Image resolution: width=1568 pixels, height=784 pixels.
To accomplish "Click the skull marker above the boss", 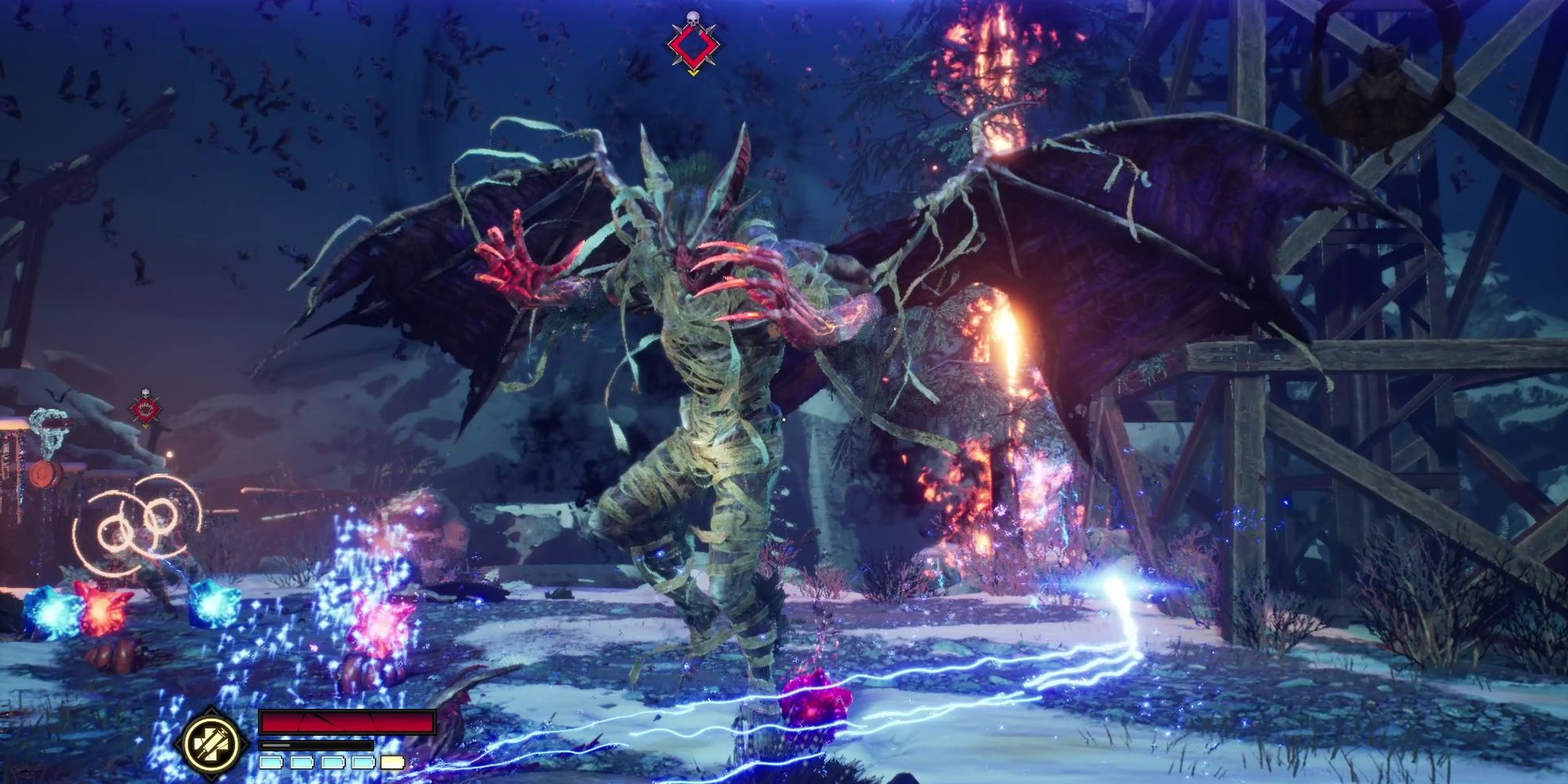I will [693, 18].
